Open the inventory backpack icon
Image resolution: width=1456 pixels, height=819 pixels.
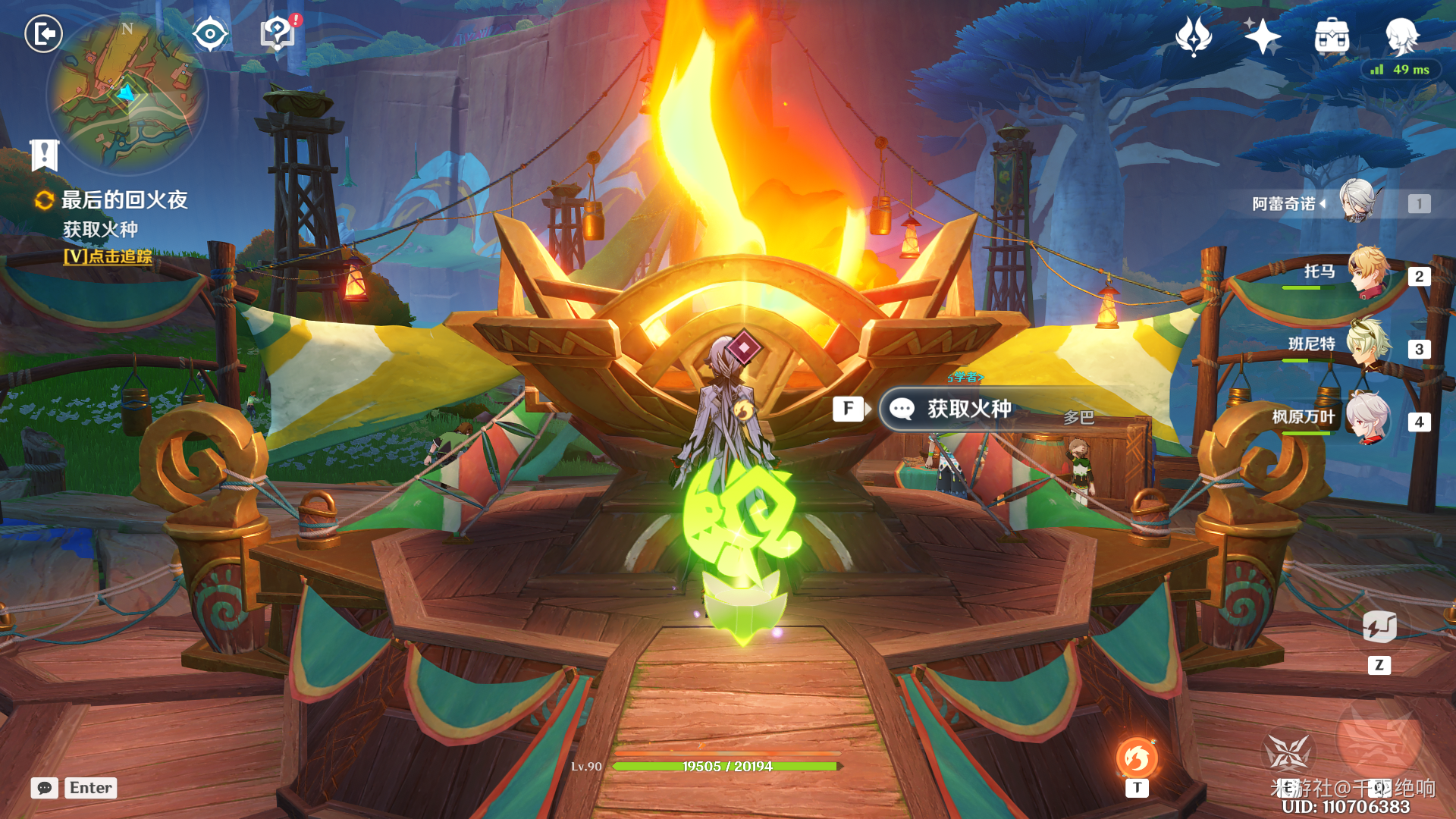tap(1332, 36)
